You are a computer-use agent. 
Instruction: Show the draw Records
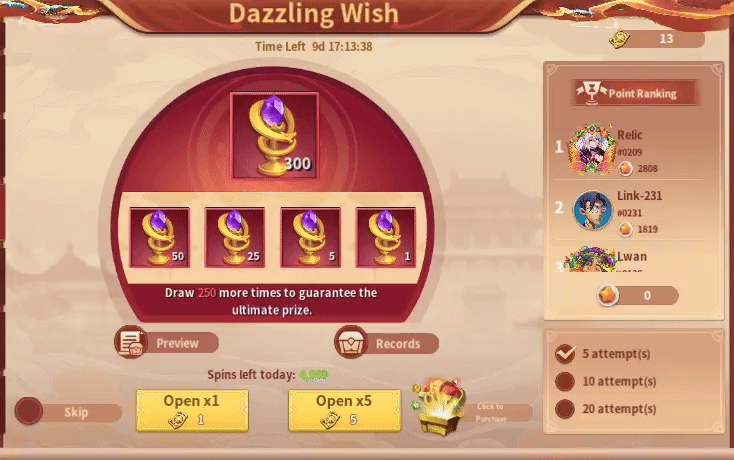387,343
